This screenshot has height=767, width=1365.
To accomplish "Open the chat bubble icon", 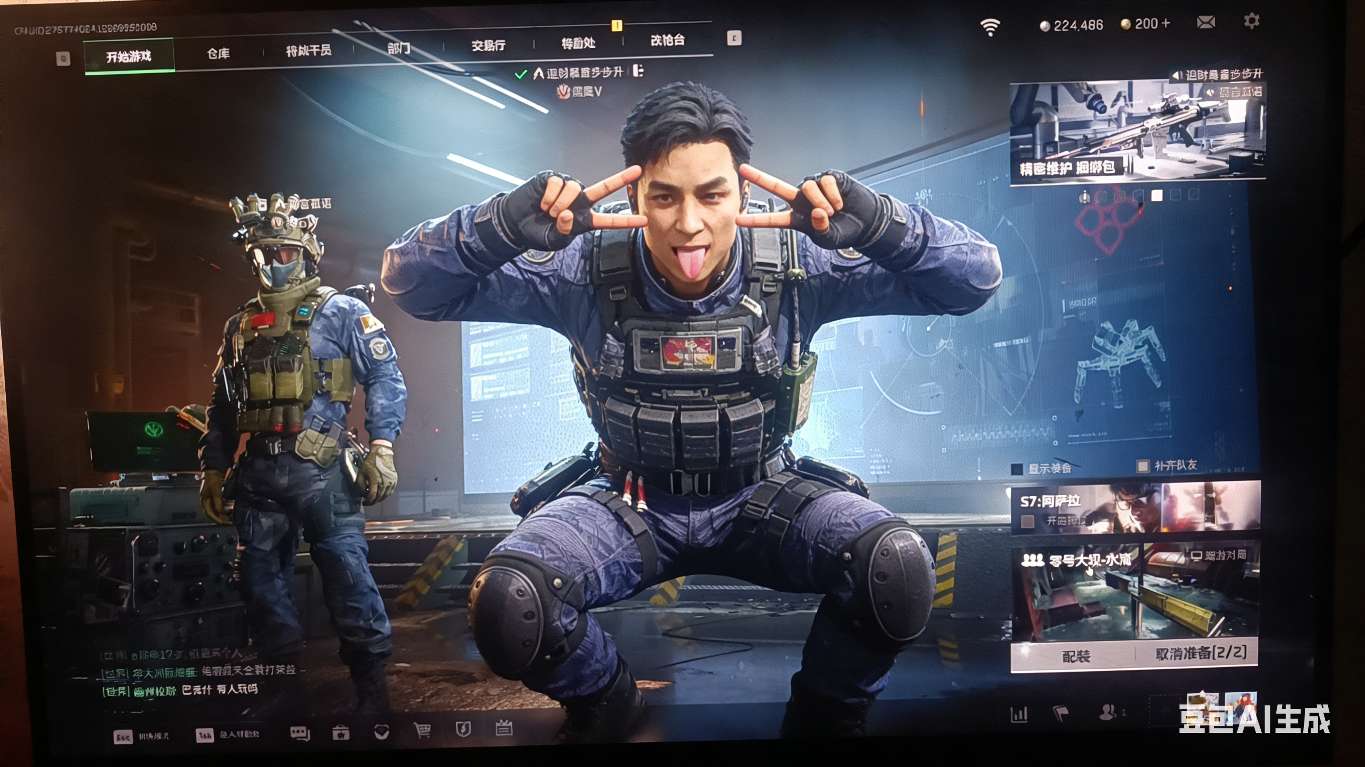I will (299, 733).
